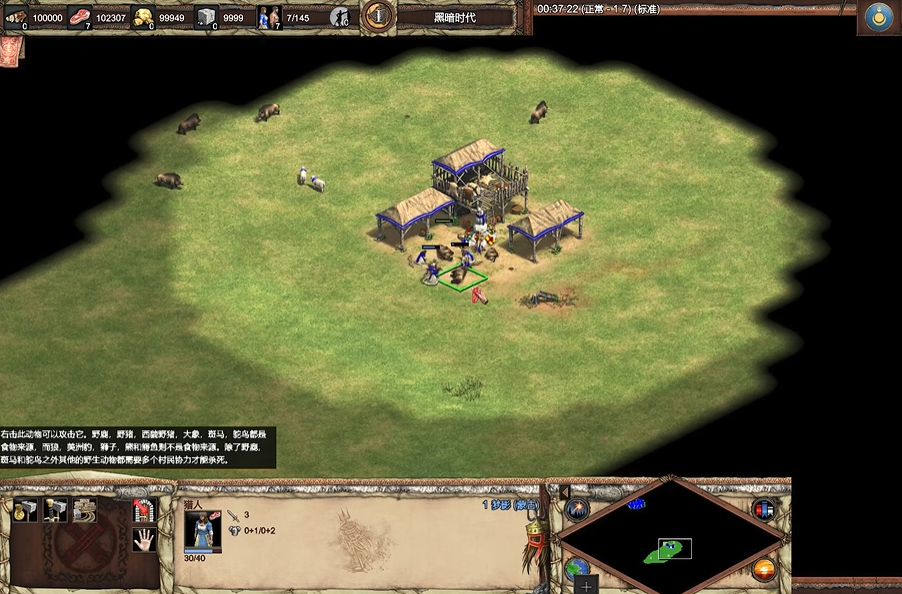Toggle the sunset-icon minimap button
This screenshot has width=902, height=594.
click(x=765, y=570)
